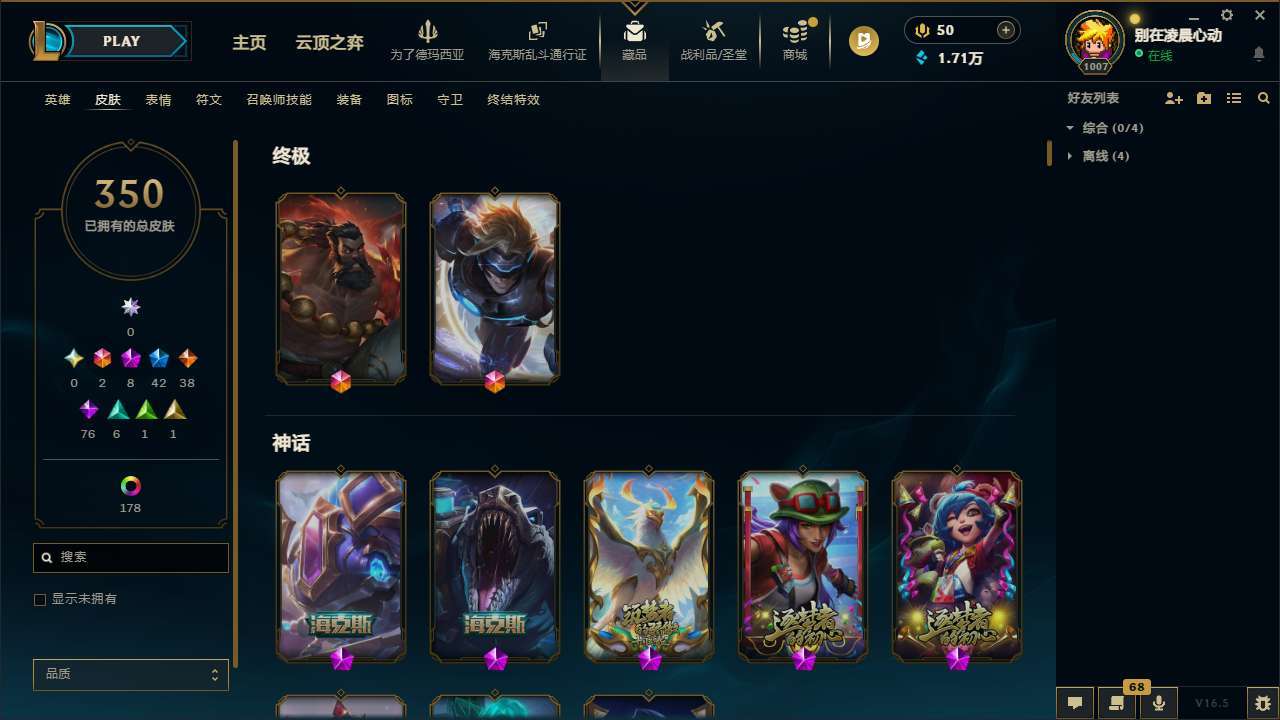Open chat via bottom-right chat bubble icon
This screenshot has width=1280, height=720.
pos(1075,702)
